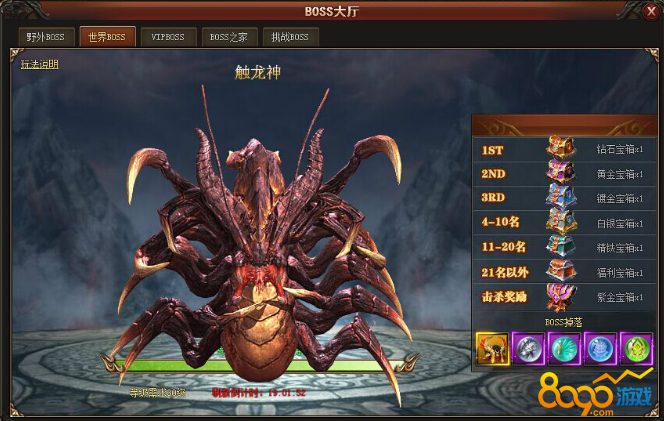This screenshot has width=664, height=421.
Task: Open the 玩法说明 rules link
Action: point(40,64)
